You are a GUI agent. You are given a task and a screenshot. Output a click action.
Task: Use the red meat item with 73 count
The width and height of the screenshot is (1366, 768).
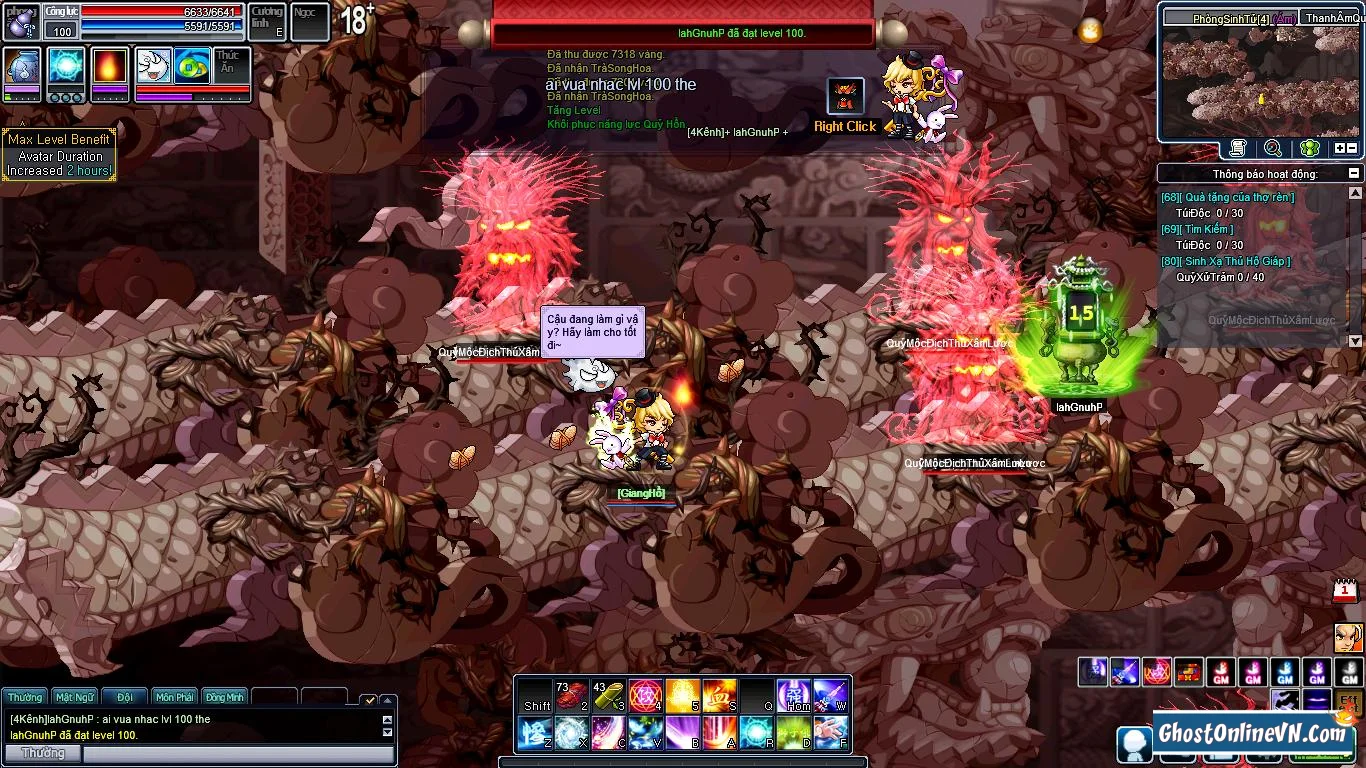[x=571, y=696]
